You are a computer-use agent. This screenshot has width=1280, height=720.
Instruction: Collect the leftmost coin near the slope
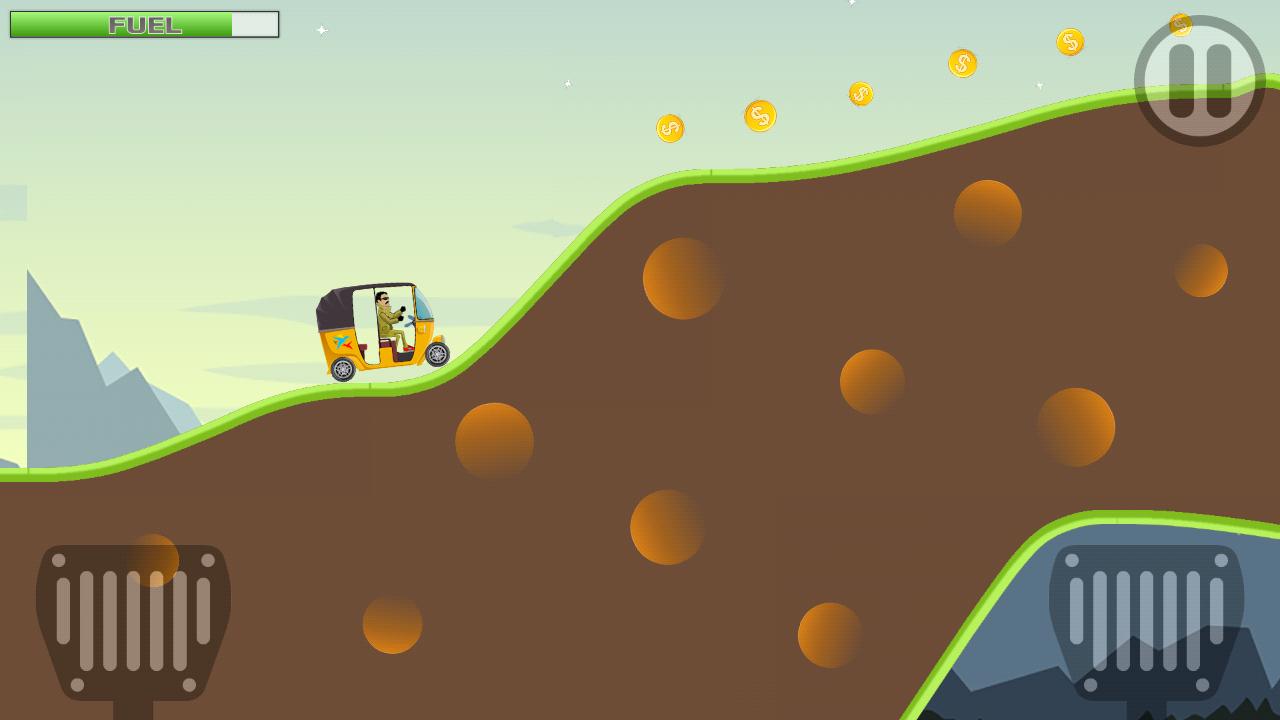[x=668, y=128]
